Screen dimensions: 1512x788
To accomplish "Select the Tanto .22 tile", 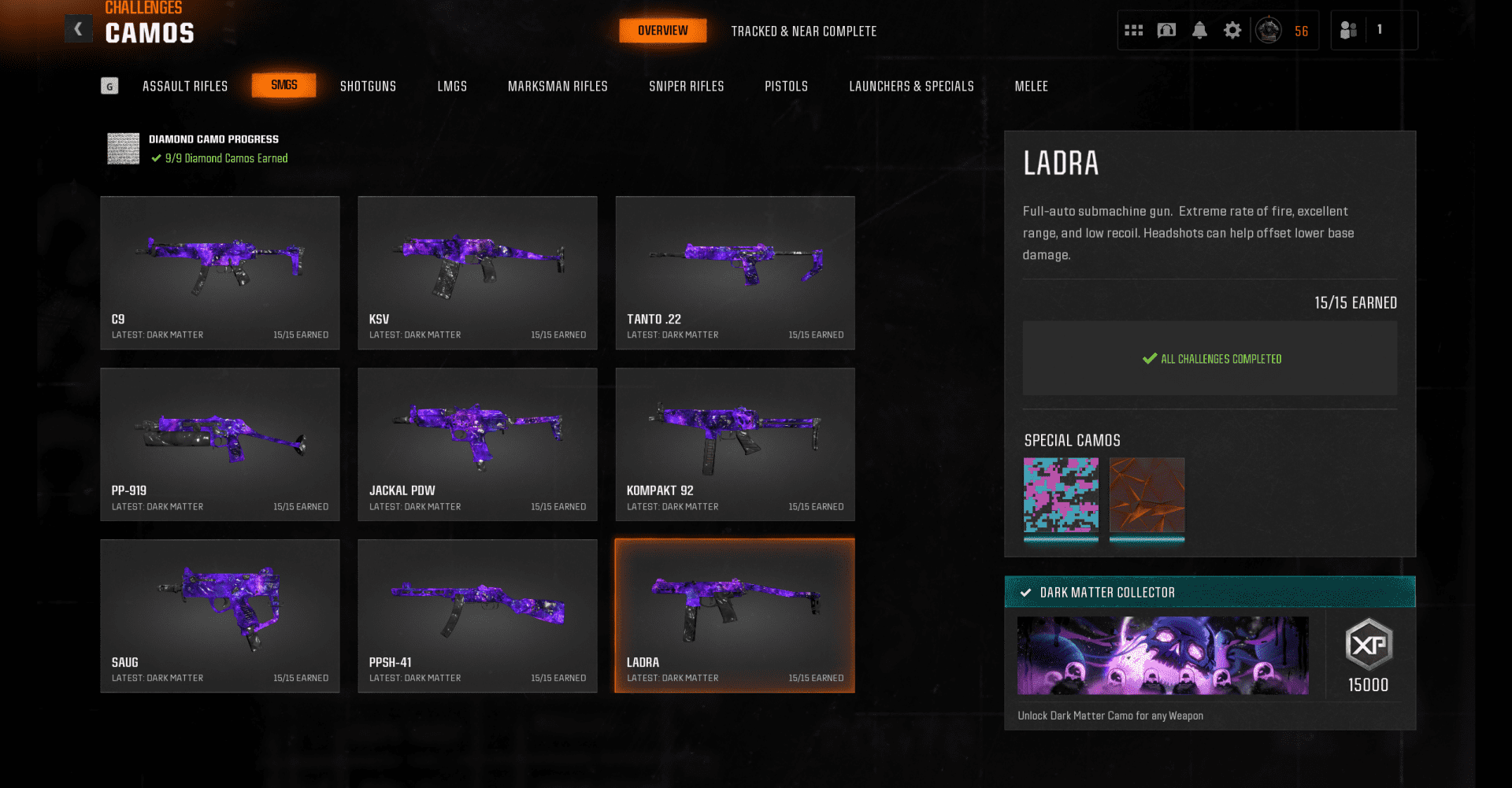I will [x=735, y=272].
